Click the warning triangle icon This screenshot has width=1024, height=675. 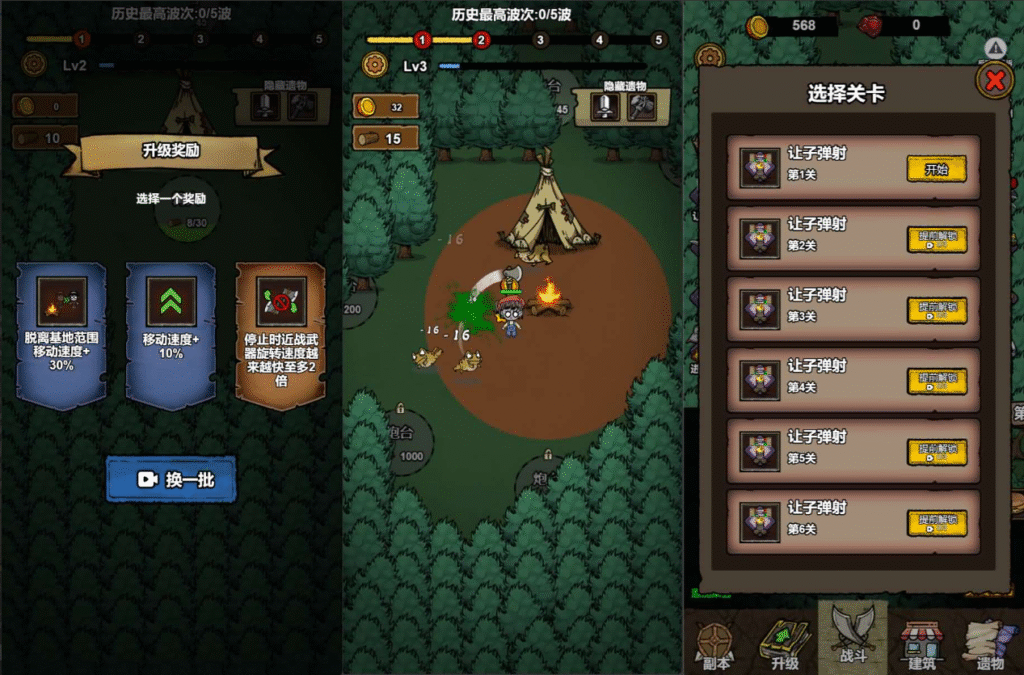pos(994,47)
